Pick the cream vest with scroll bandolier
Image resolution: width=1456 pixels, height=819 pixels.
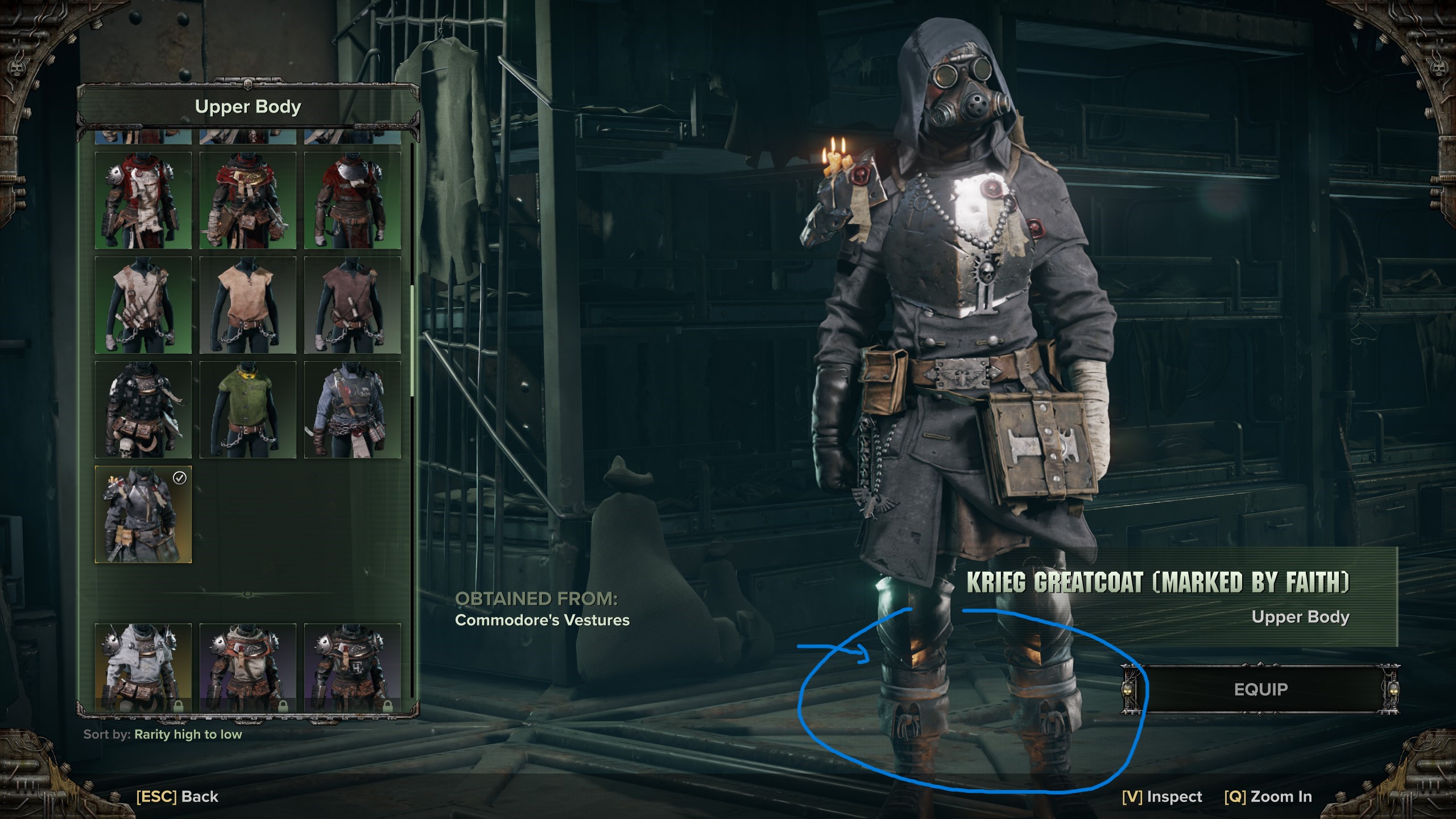pos(143,305)
